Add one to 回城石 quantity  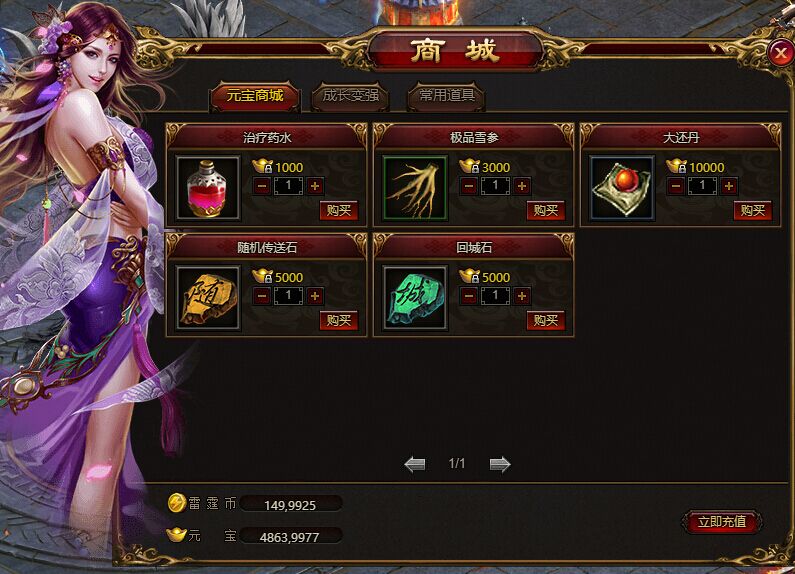pyautogui.click(x=522, y=296)
